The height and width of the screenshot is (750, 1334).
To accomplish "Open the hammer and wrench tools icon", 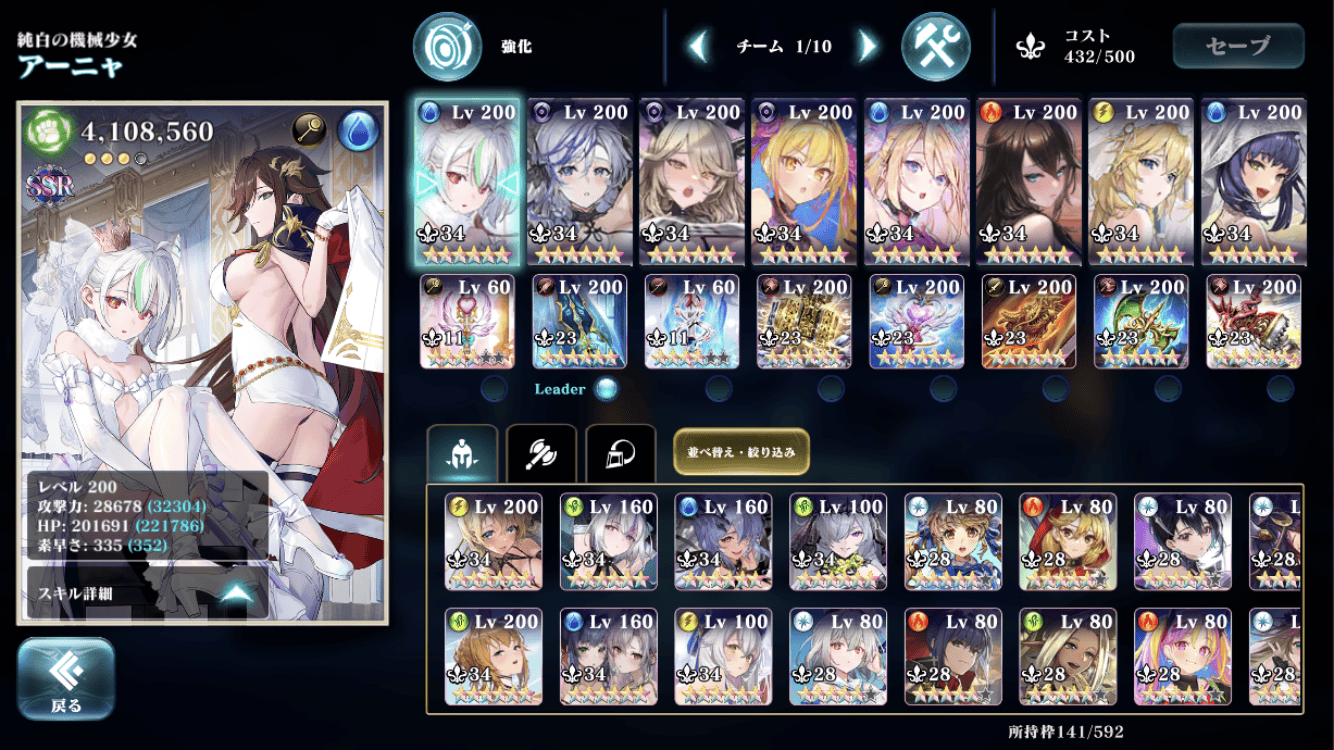I will pyautogui.click(x=935, y=46).
